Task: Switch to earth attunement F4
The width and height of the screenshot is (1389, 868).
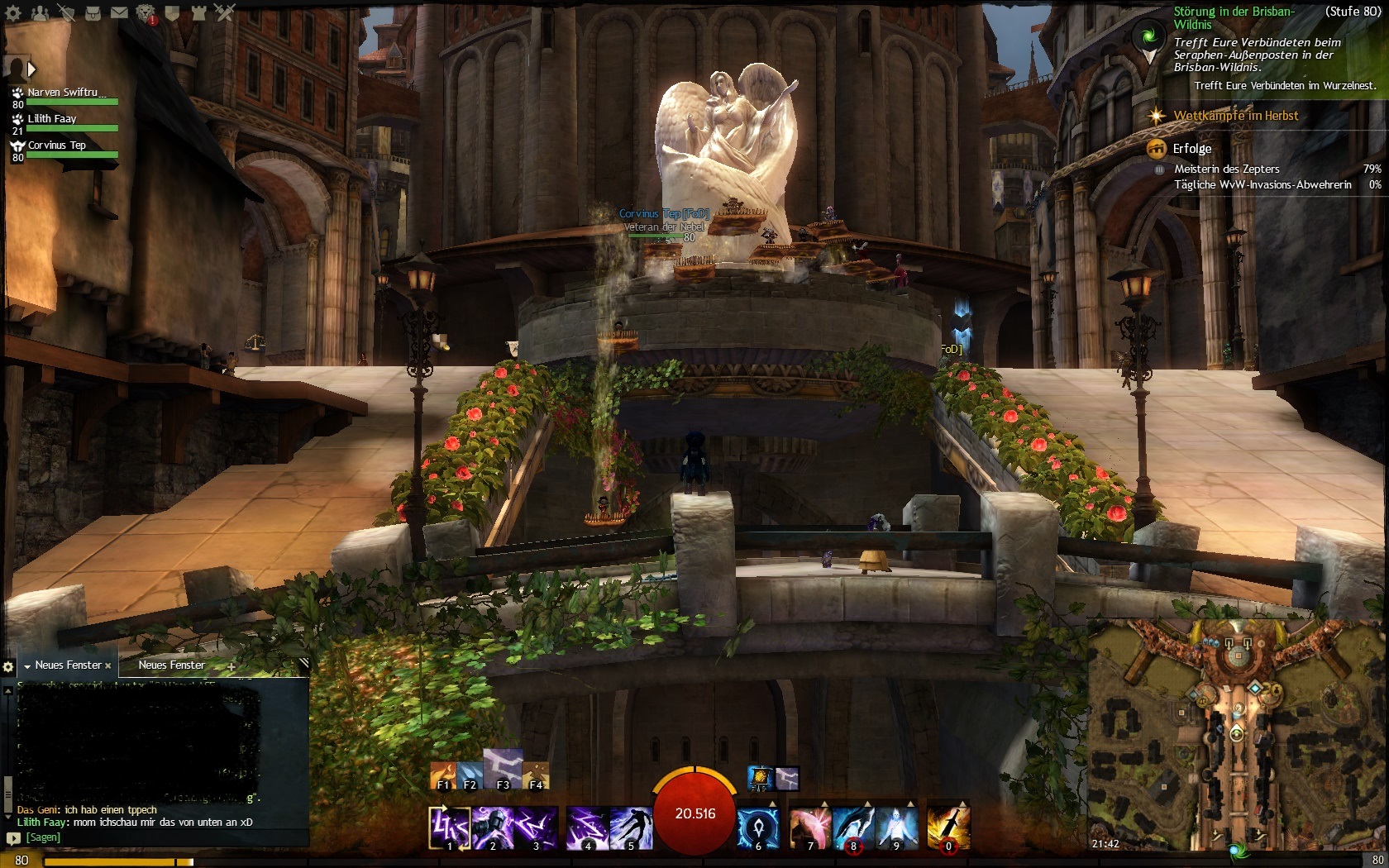Action: pyautogui.click(x=536, y=775)
